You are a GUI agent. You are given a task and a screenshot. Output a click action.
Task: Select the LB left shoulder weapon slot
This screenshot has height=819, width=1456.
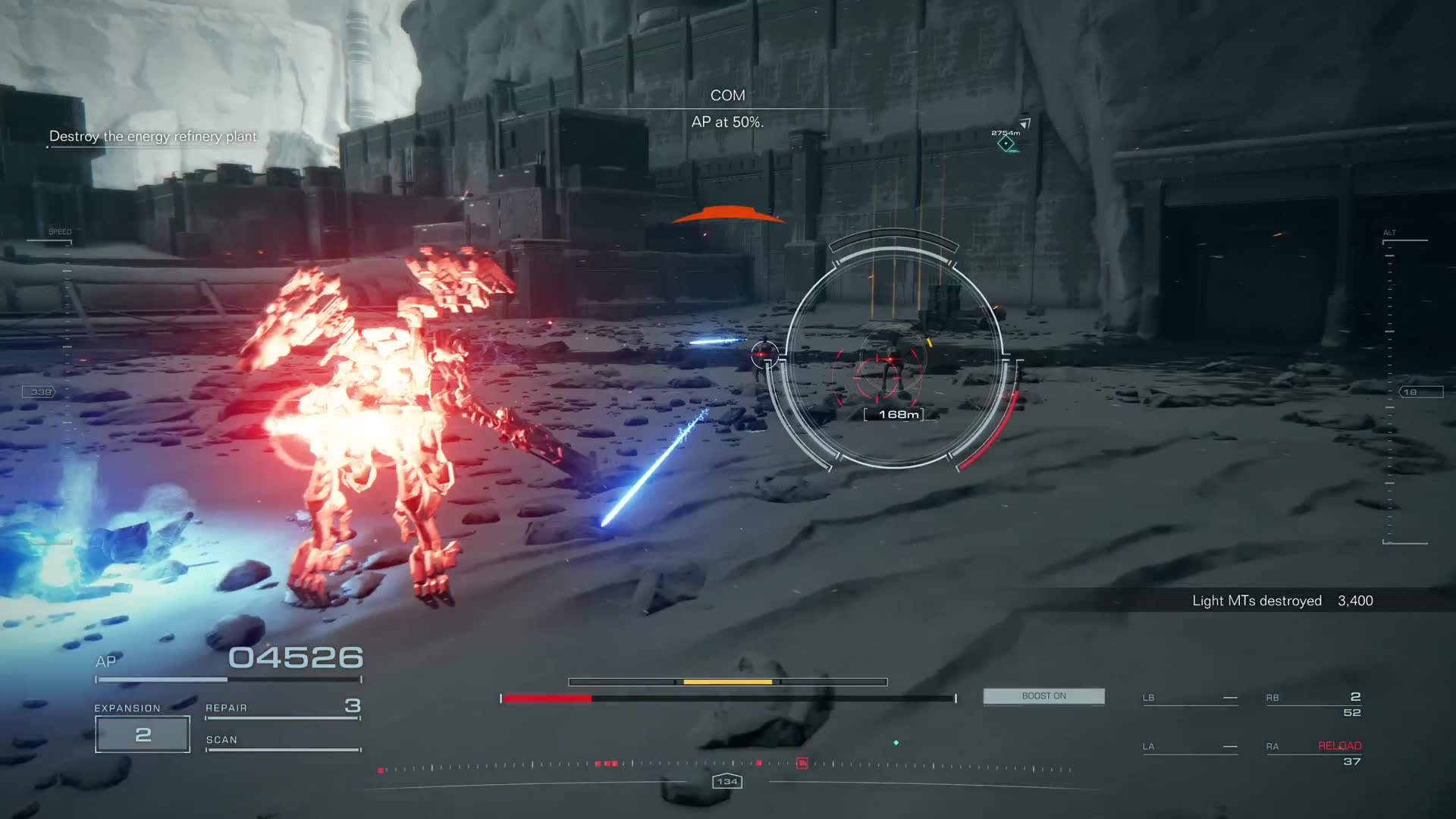tap(1189, 698)
